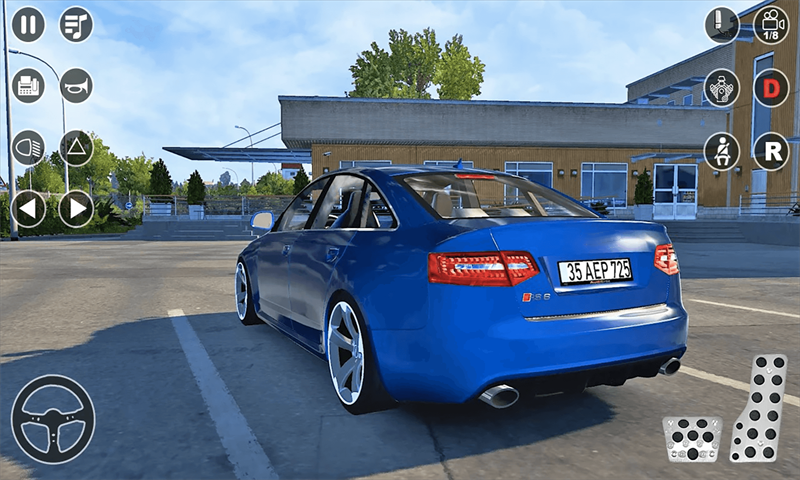Turn on the hazard triangle lights
The height and width of the screenshot is (480, 800).
pos(76,148)
